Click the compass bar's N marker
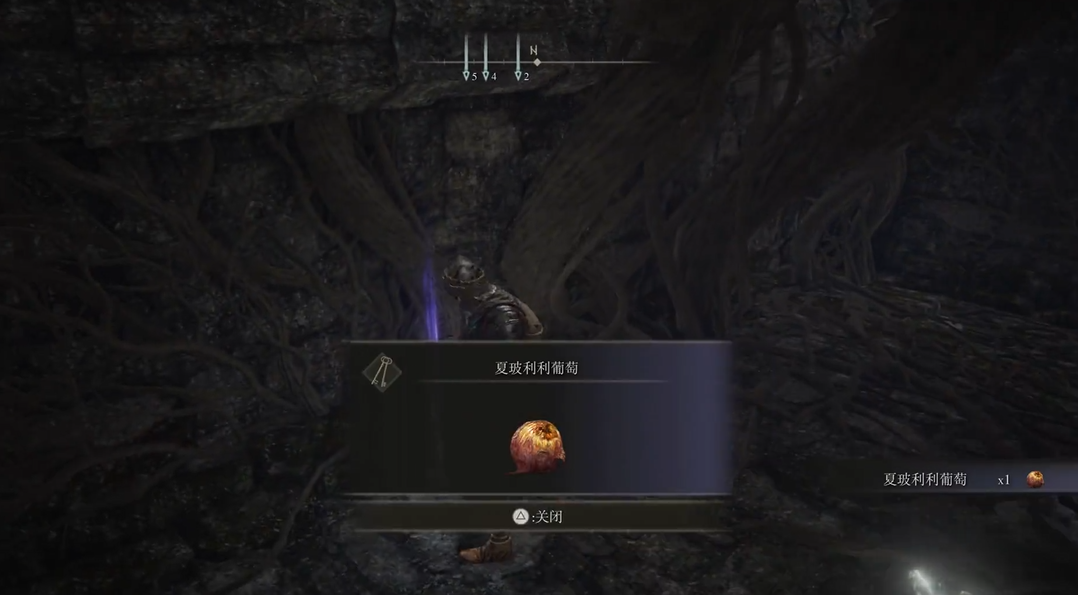Viewport: 1078px width, 595px height. pyautogui.click(x=534, y=51)
